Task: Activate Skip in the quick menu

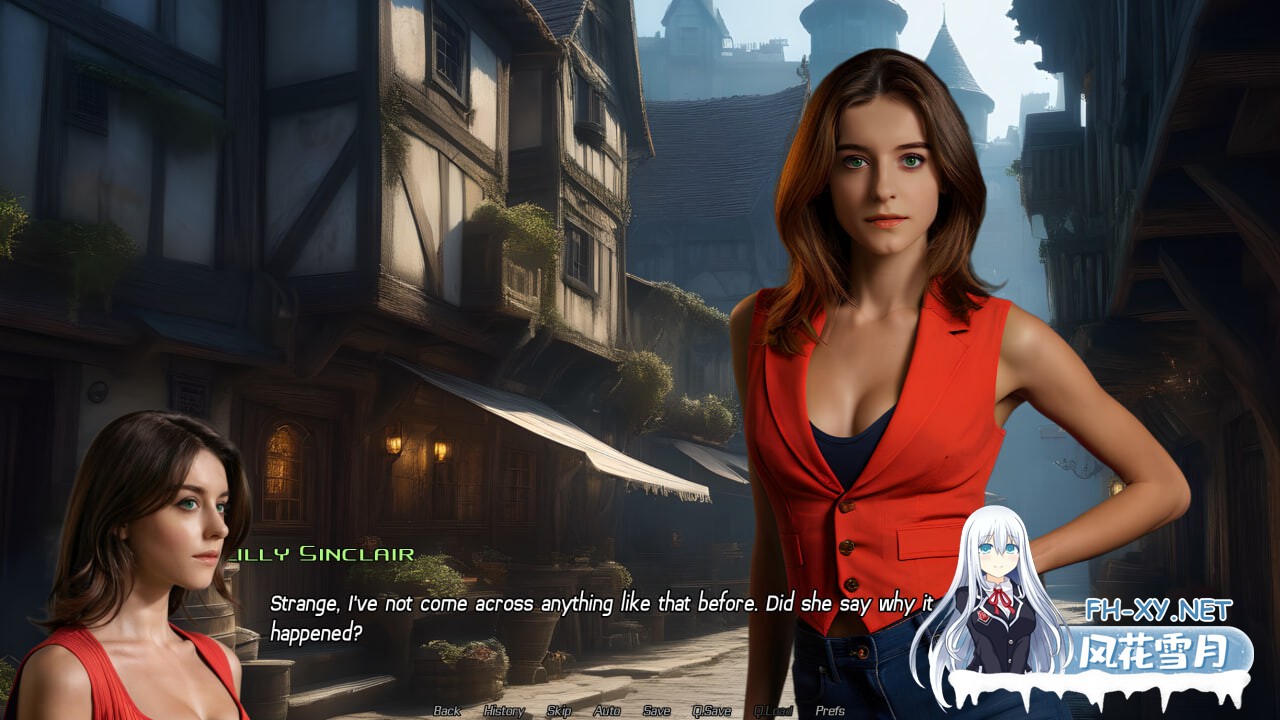Action: 559,711
